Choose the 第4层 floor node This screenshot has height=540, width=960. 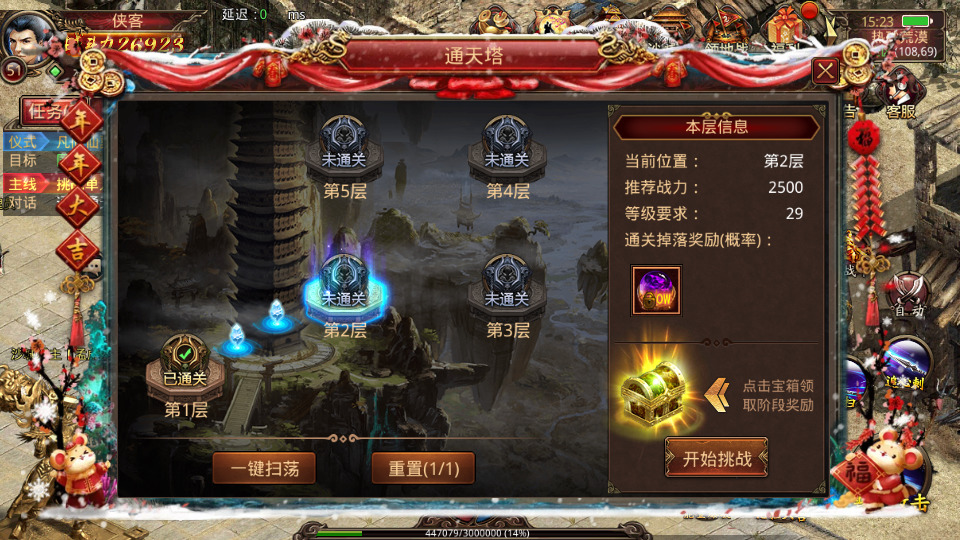(507, 148)
